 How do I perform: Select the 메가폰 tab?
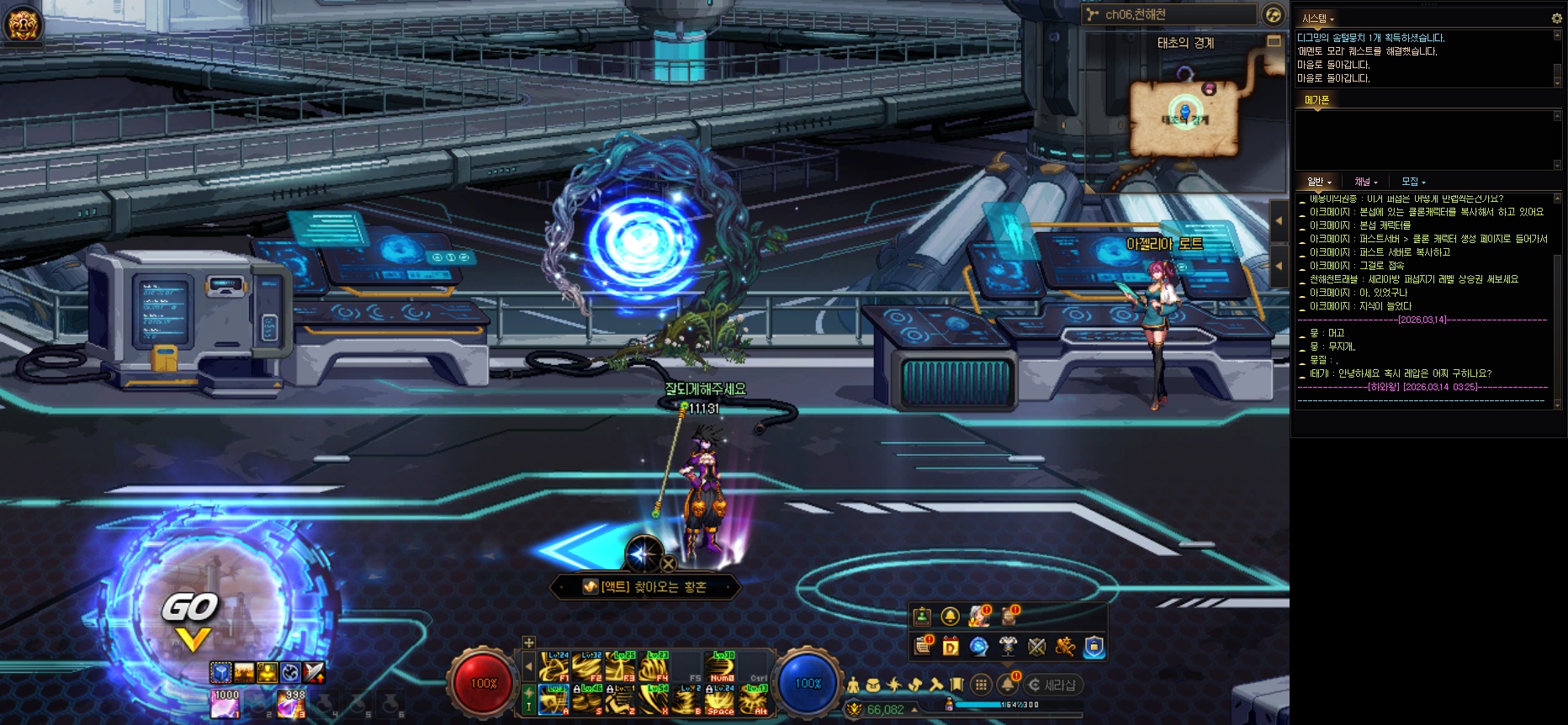[1316, 100]
